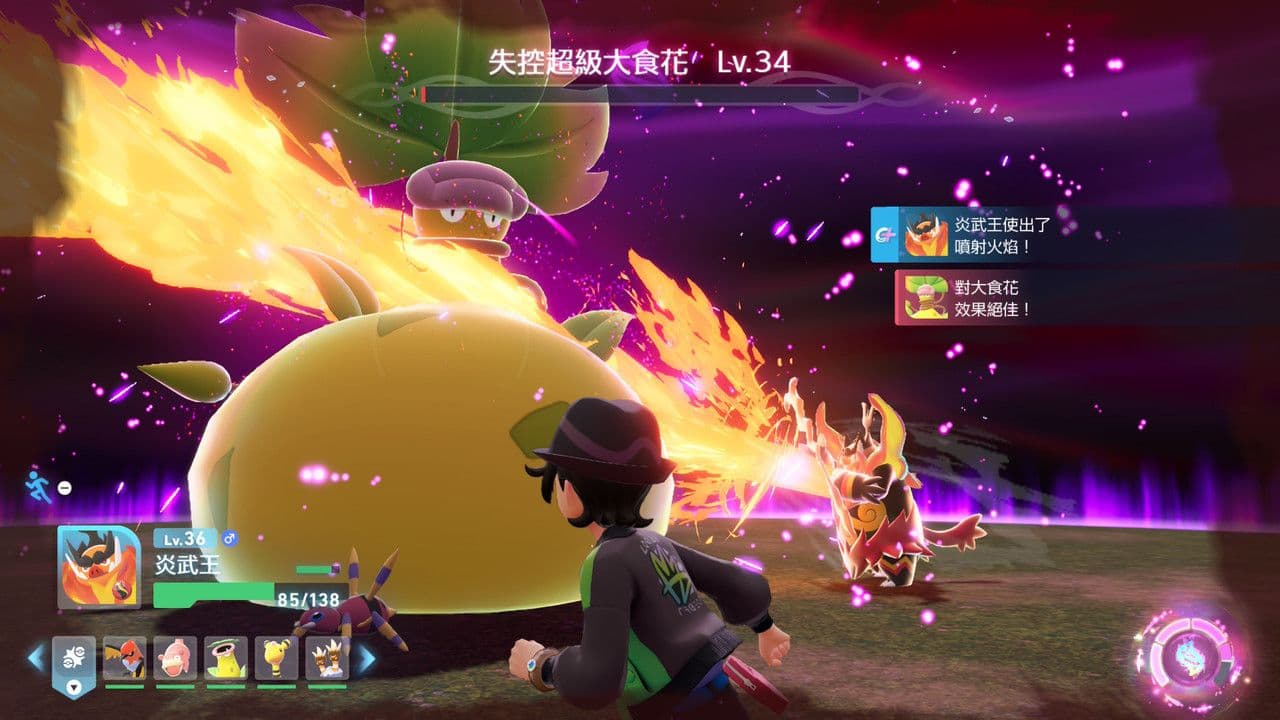Toggle the male gender symbol beside Lv.36
The height and width of the screenshot is (720, 1280).
tap(229, 539)
